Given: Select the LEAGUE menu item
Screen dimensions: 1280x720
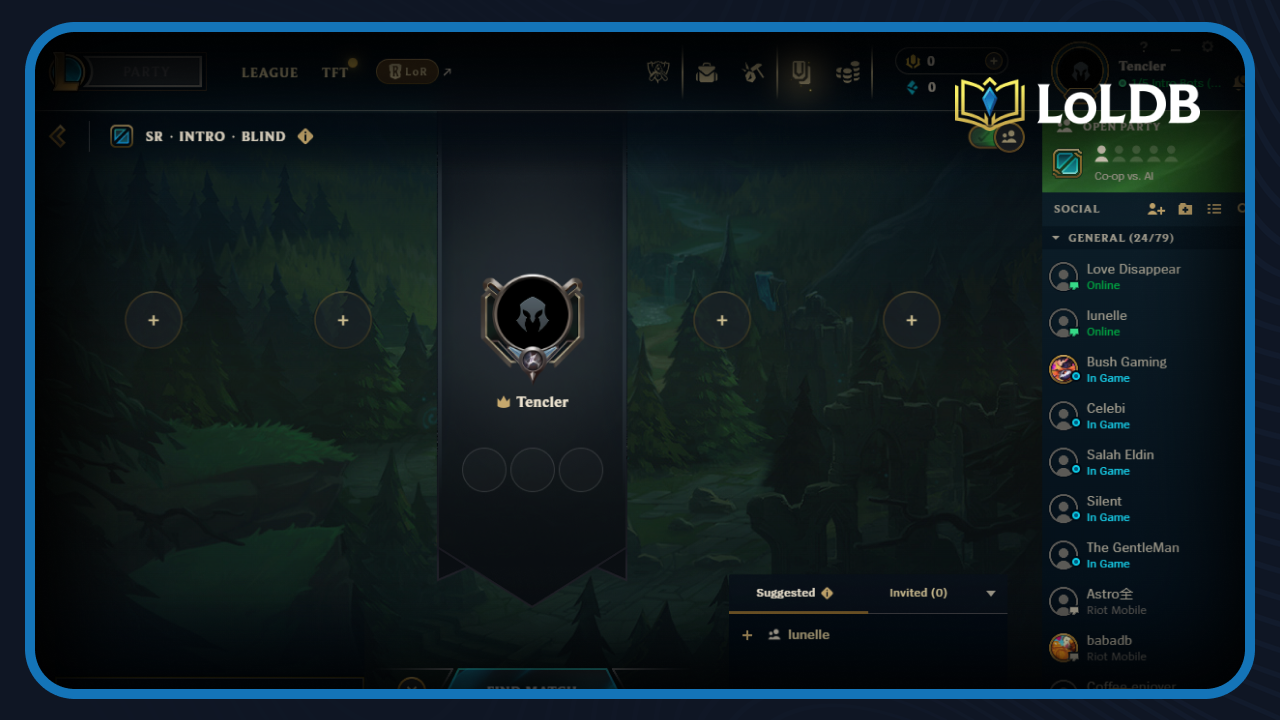Looking at the screenshot, I should (268, 73).
